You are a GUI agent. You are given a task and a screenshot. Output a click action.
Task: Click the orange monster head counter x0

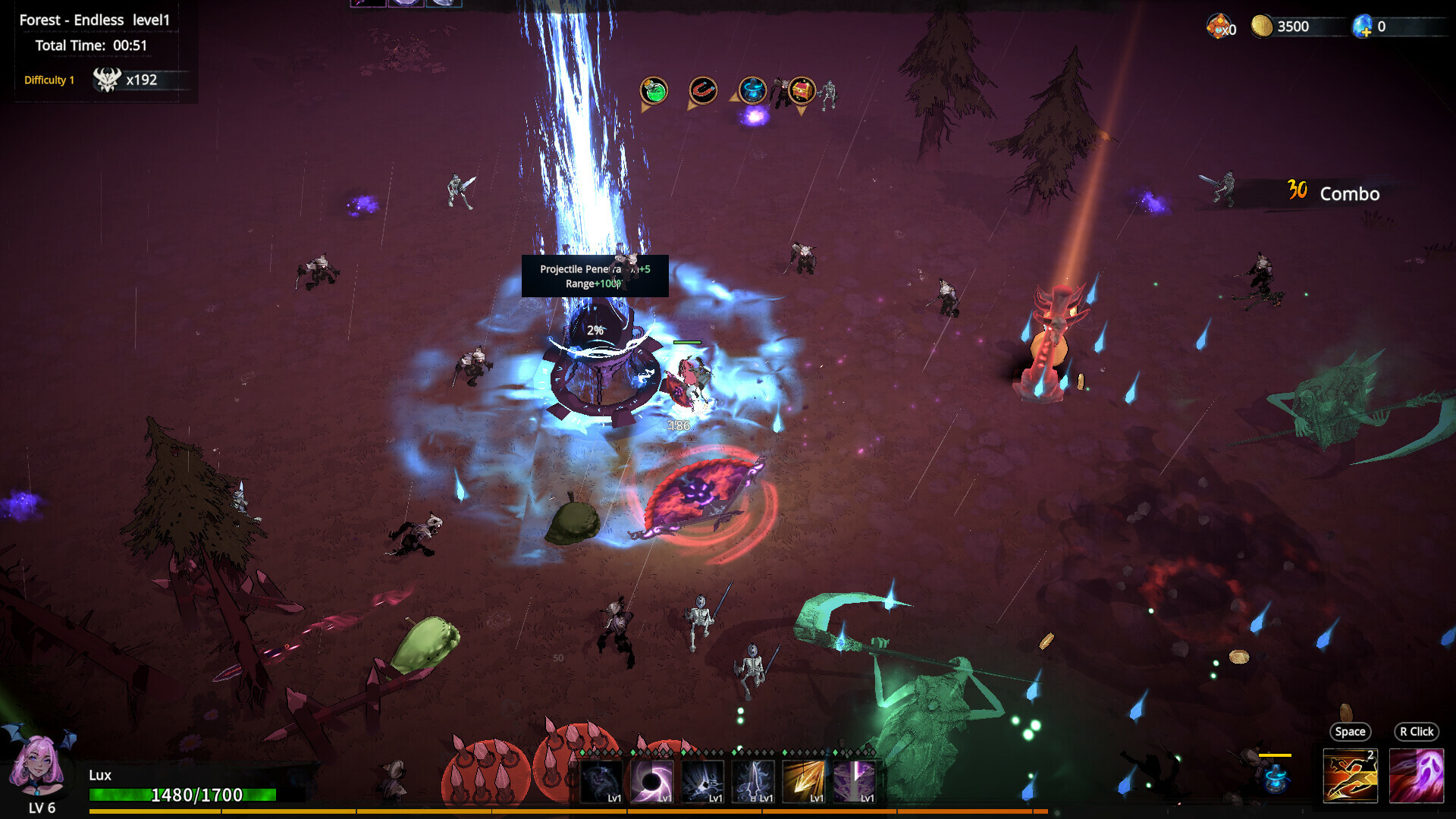point(1221,25)
